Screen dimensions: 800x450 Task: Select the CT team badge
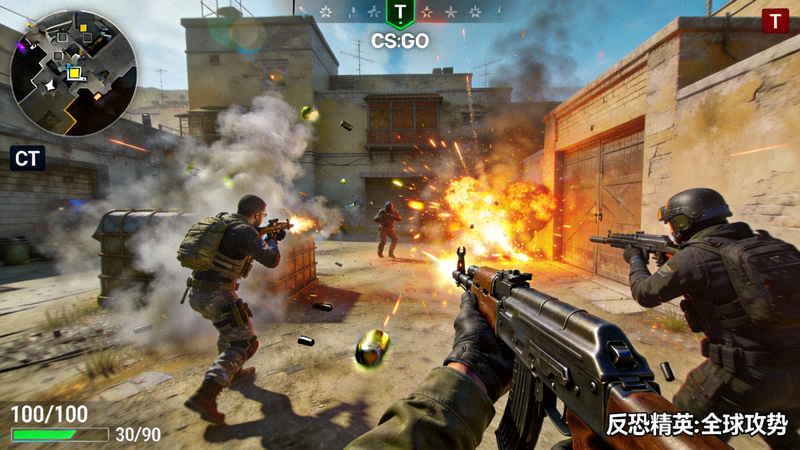(x=27, y=158)
